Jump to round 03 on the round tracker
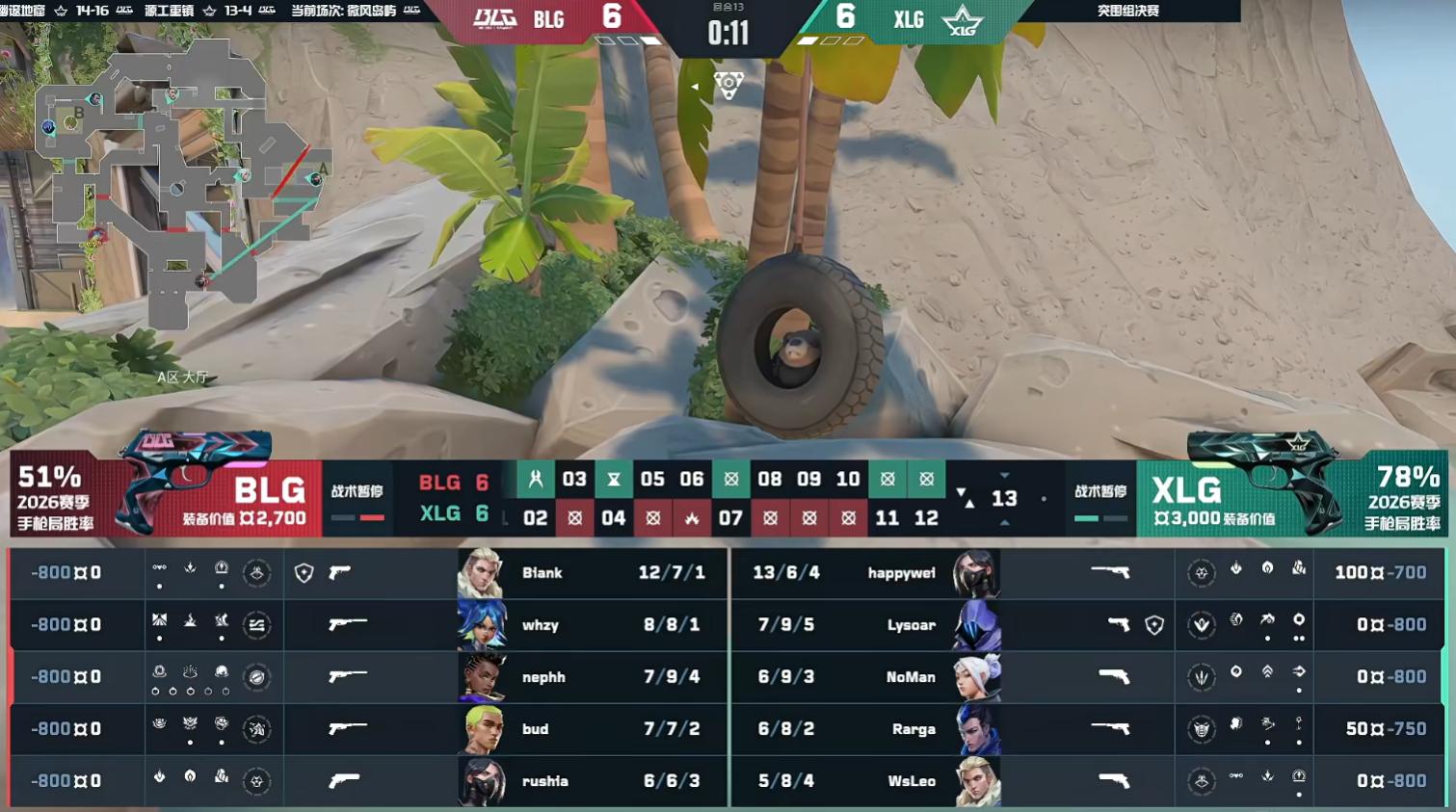Viewport: 1456px width, 812px height. coord(574,480)
